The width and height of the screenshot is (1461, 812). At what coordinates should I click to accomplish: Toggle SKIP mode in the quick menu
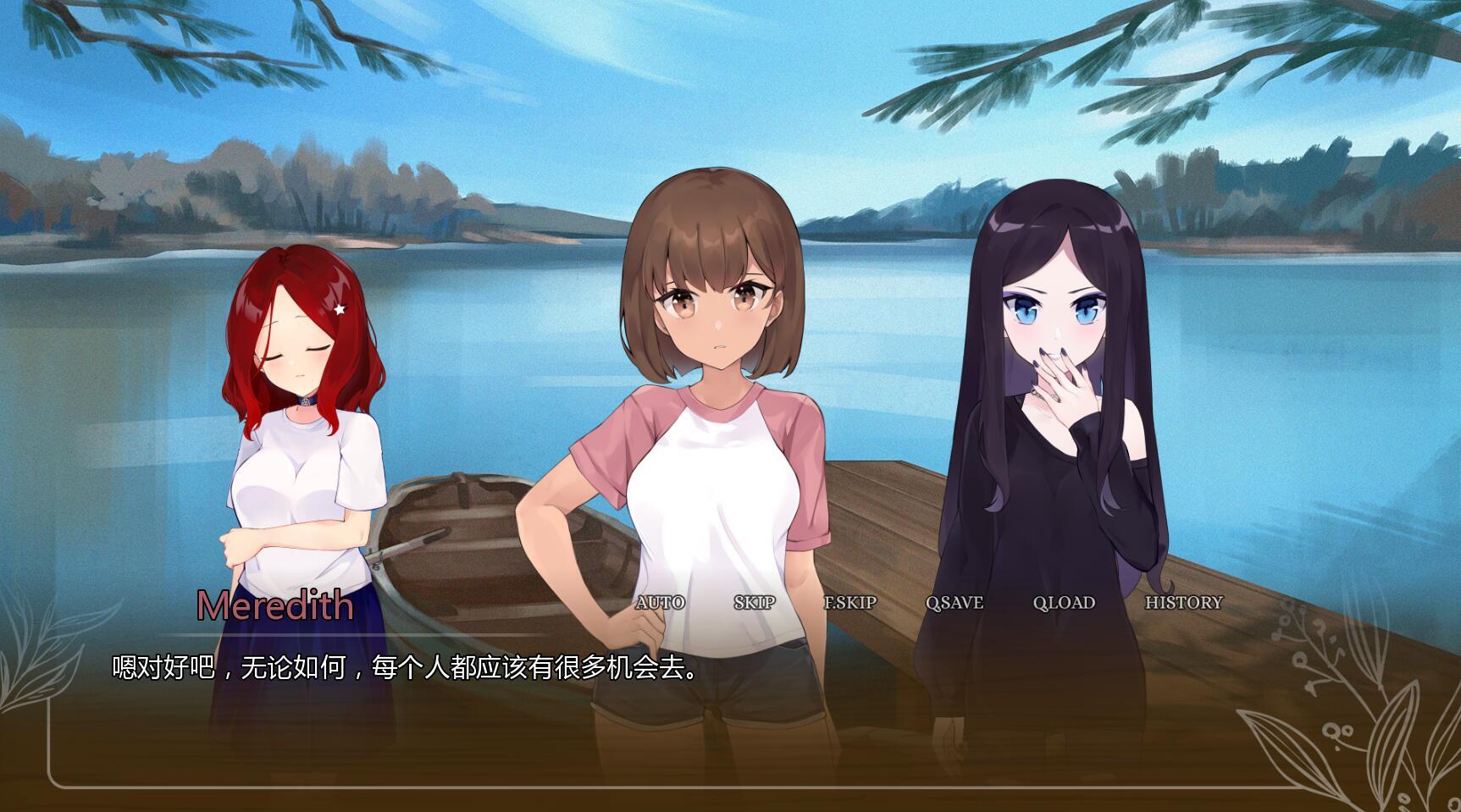pyautogui.click(x=754, y=604)
